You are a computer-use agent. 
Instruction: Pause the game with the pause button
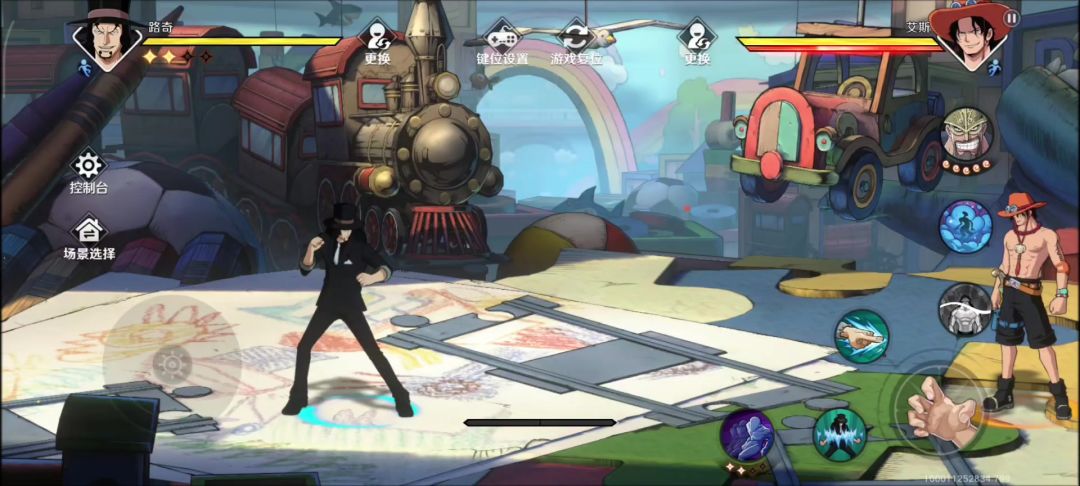point(1011,18)
